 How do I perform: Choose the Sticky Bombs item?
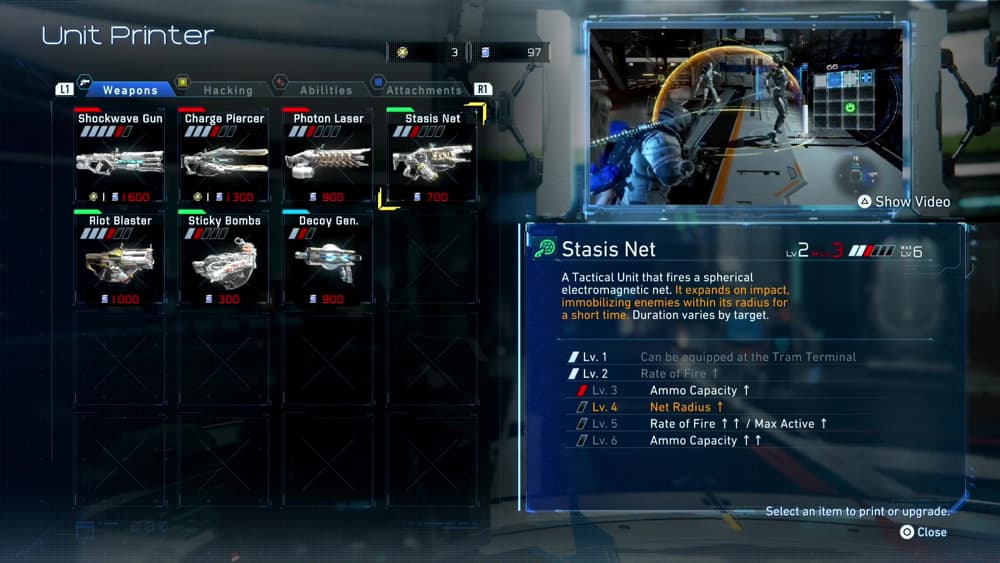(224, 258)
